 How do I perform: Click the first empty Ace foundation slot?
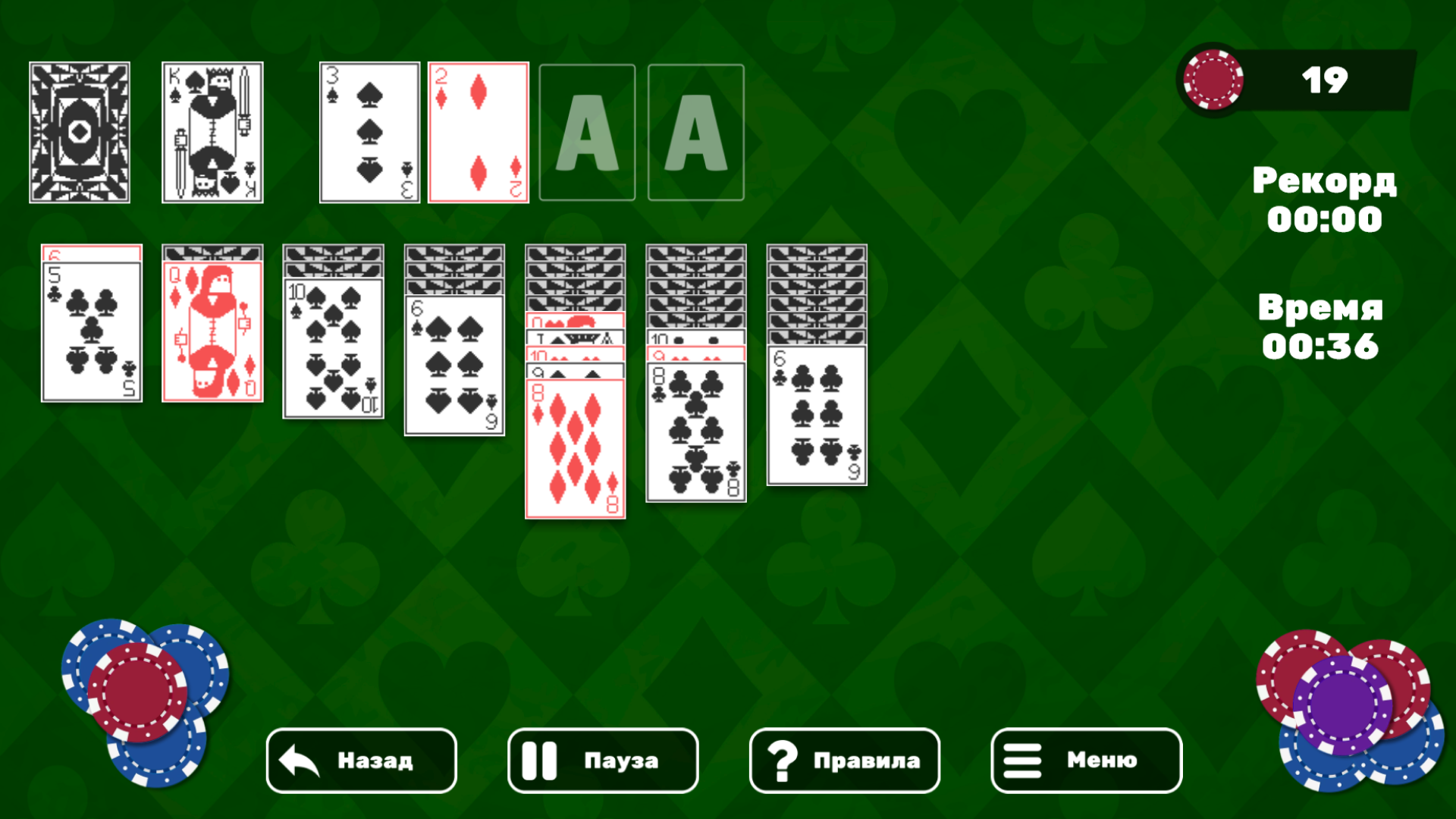(x=587, y=132)
